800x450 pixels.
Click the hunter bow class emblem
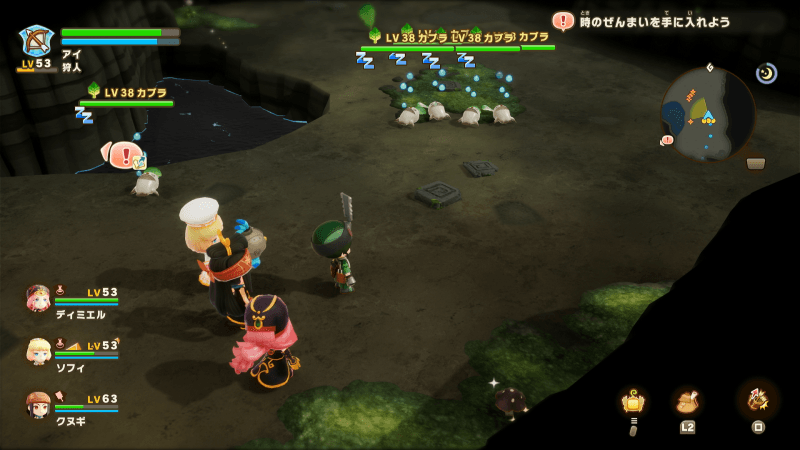click(36, 41)
